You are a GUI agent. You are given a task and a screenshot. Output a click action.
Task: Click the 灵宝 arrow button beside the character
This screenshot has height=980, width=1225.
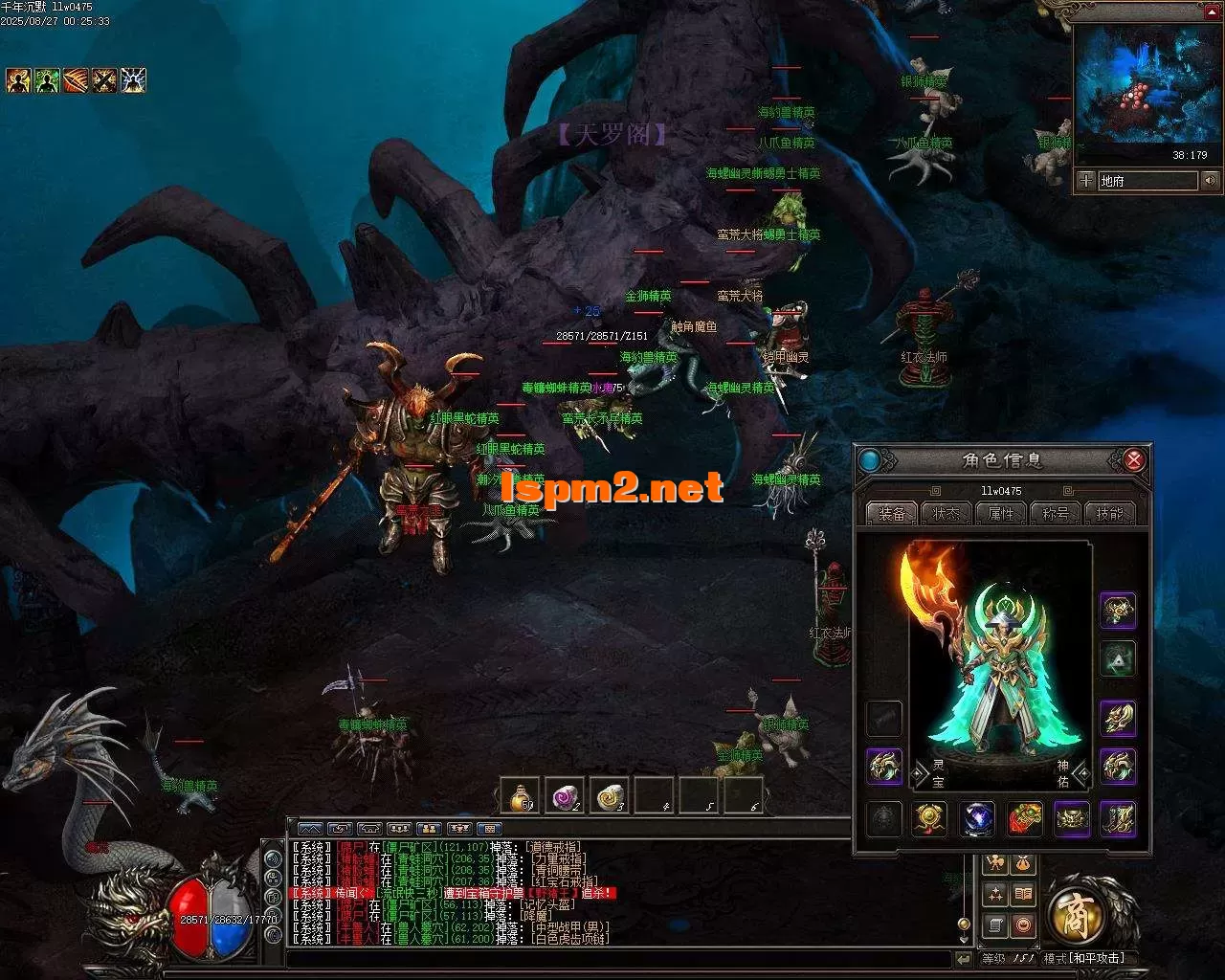tap(922, 772)
